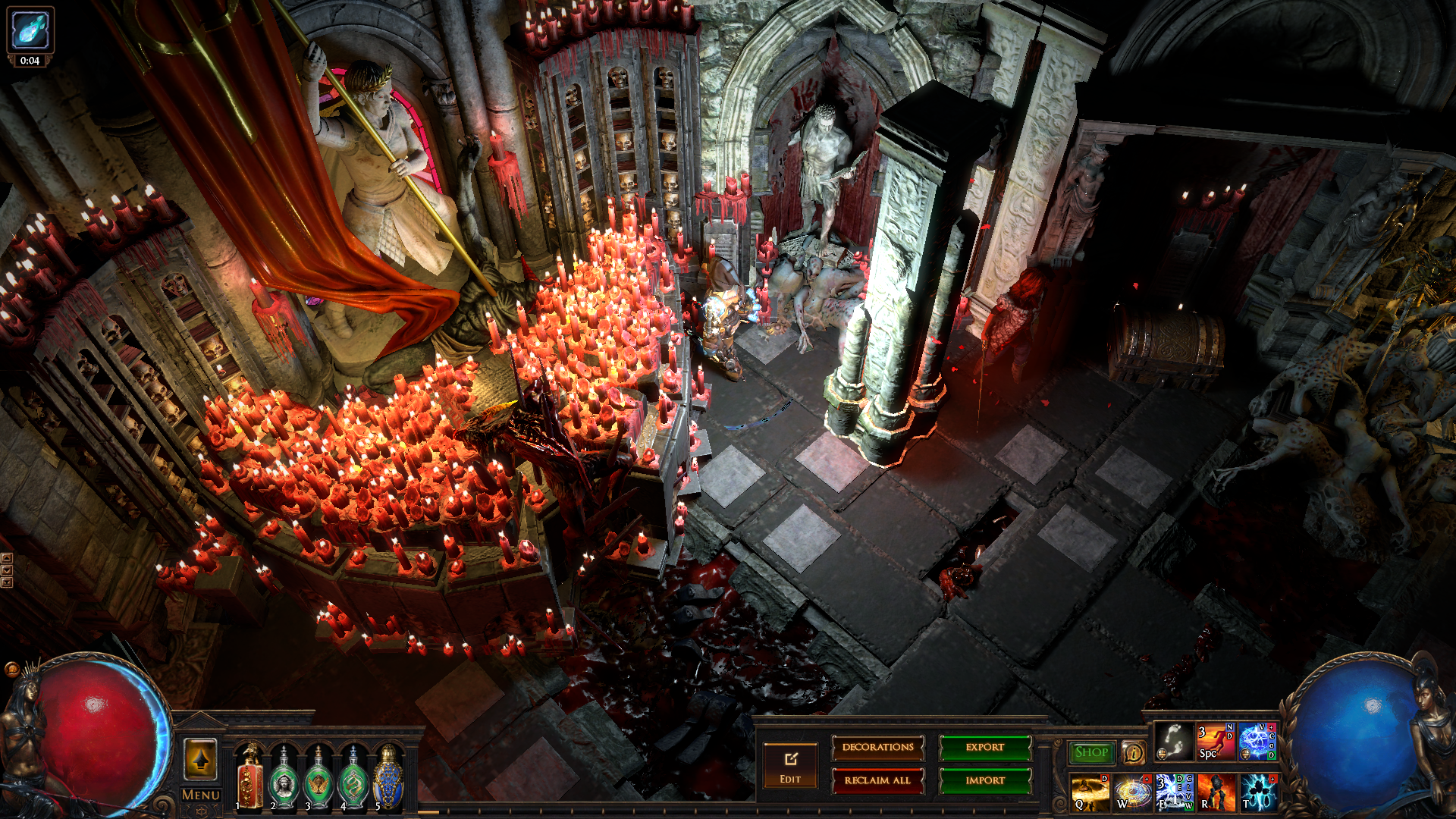The image size is (1456, 819).
Task: Open the hideout Decorations panel
Action: (x=877, y=748)
